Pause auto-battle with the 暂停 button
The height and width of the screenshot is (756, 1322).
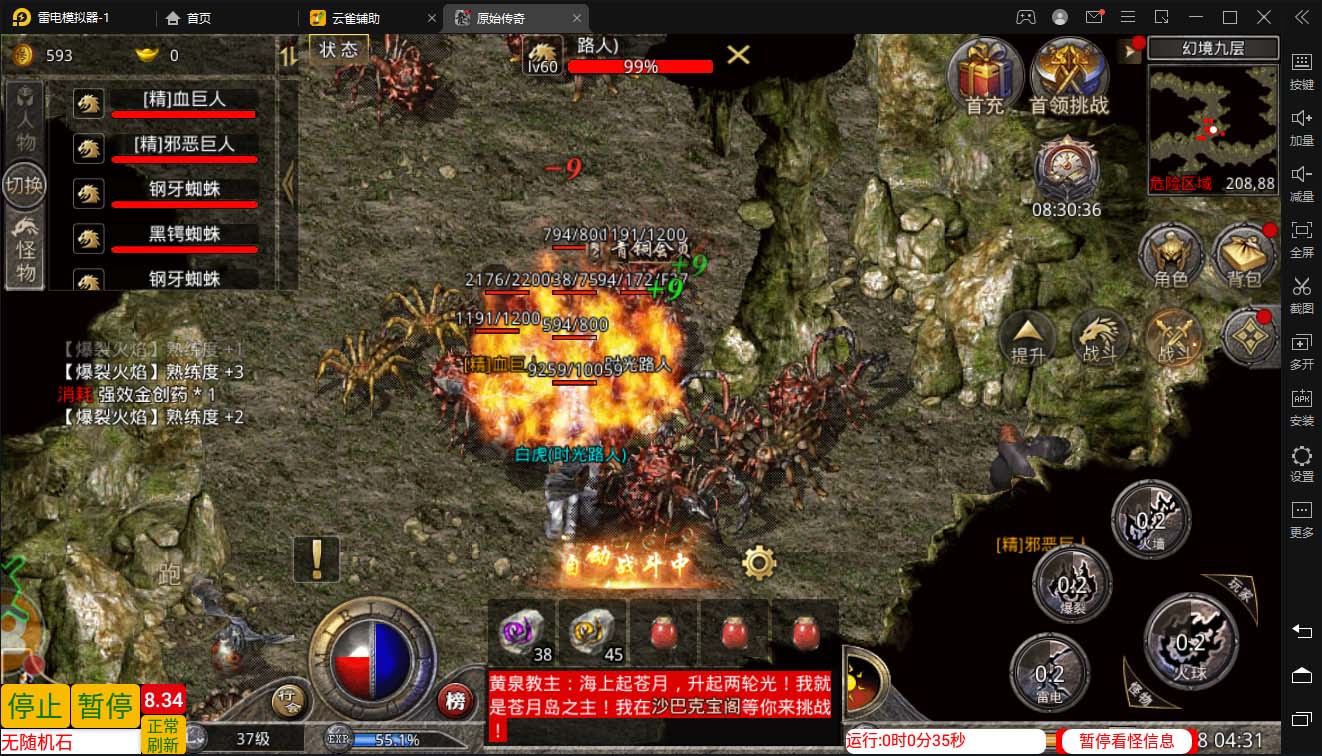(x=106, y=706)
